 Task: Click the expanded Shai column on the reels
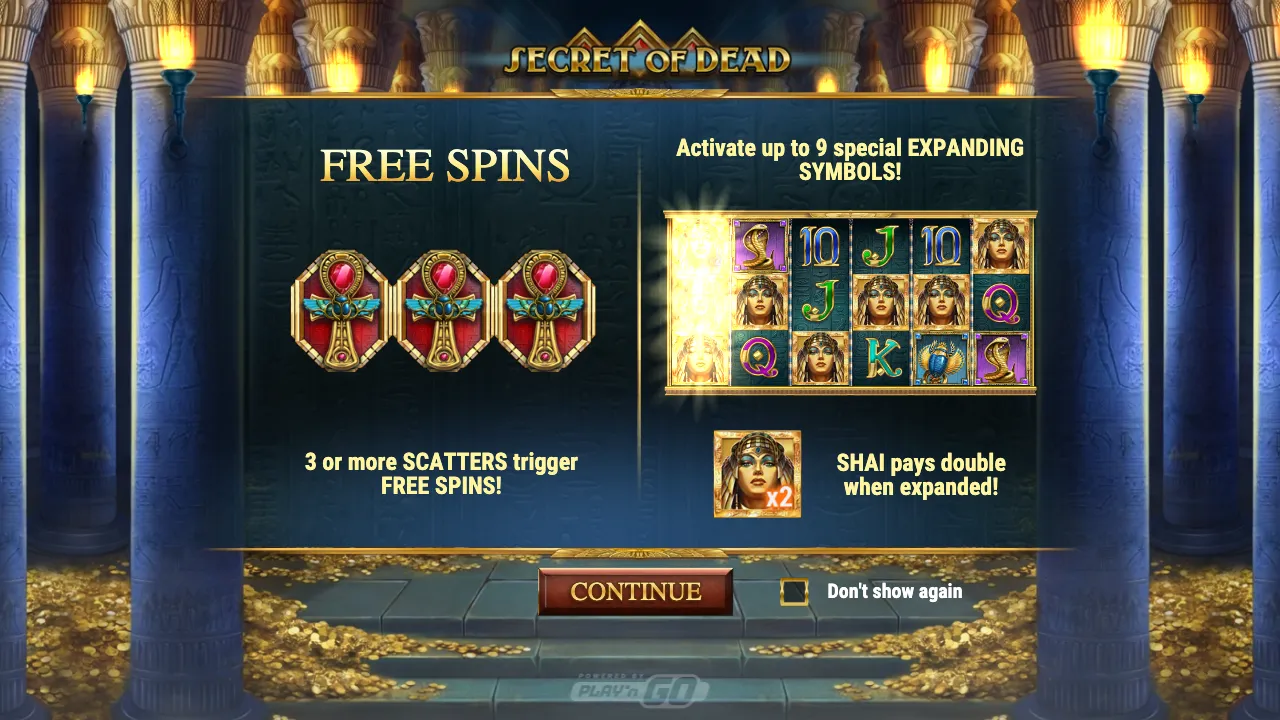pyautogui.click(x=696, y=304)
